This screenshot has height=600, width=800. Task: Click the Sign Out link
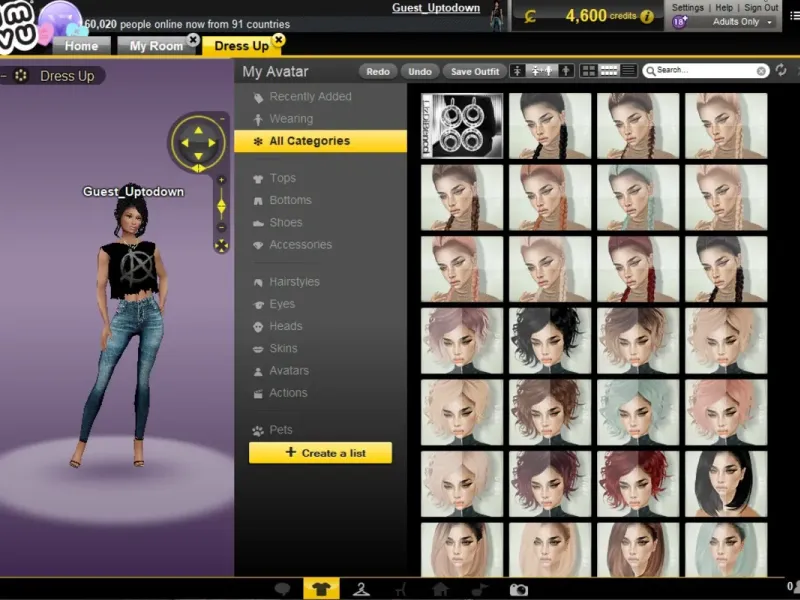[x=761, y=7]
